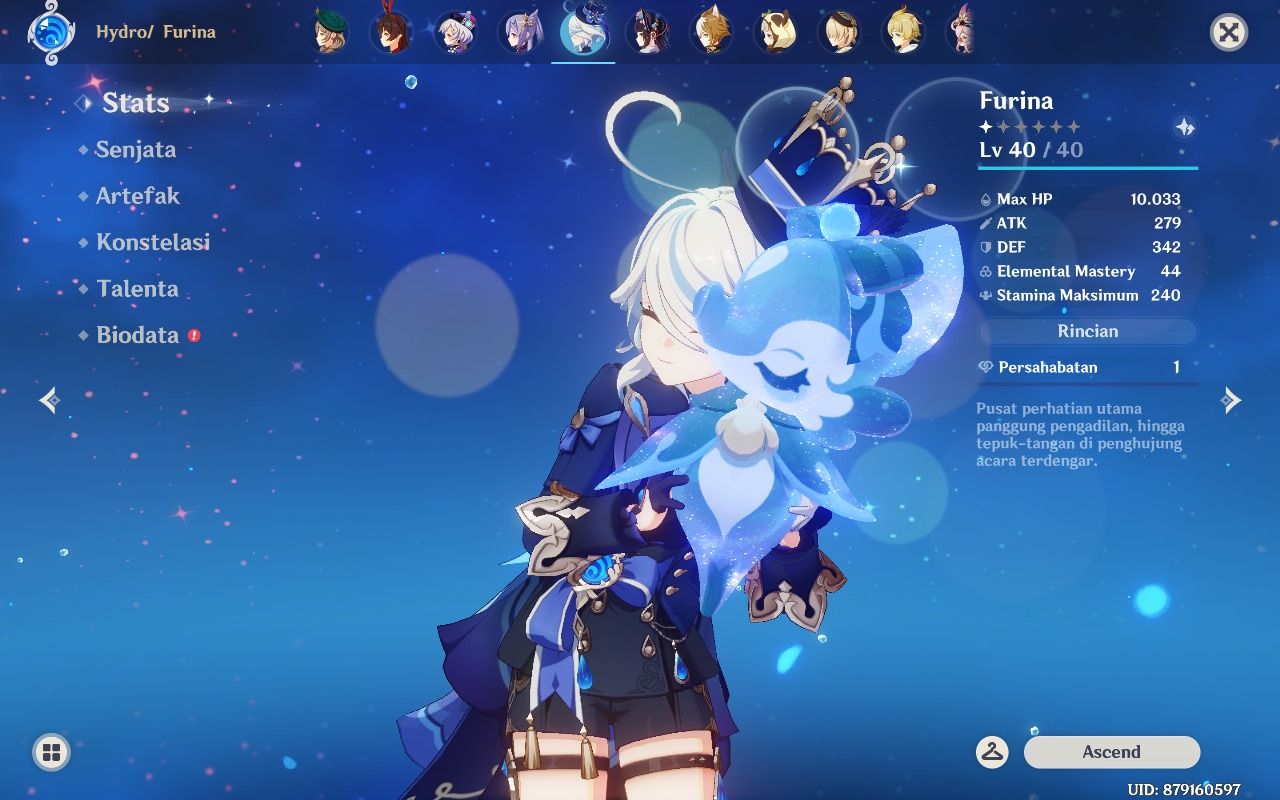Viewport: 1280px width, 800px height.
Task: Click the Elemental Mastery clover icon
Action: 984,271
